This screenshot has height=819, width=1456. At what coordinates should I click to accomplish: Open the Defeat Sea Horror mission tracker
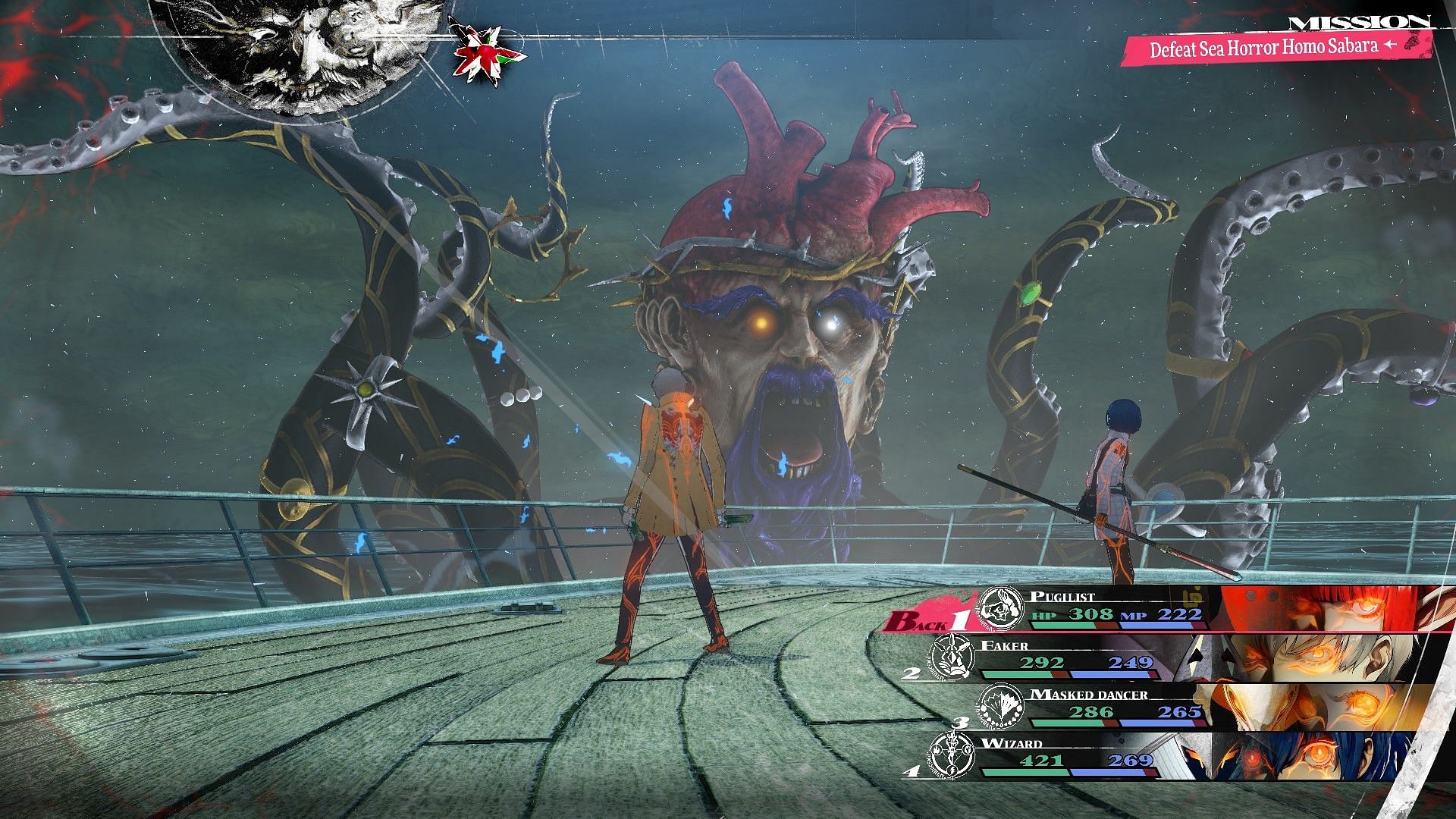[1272, 47]
